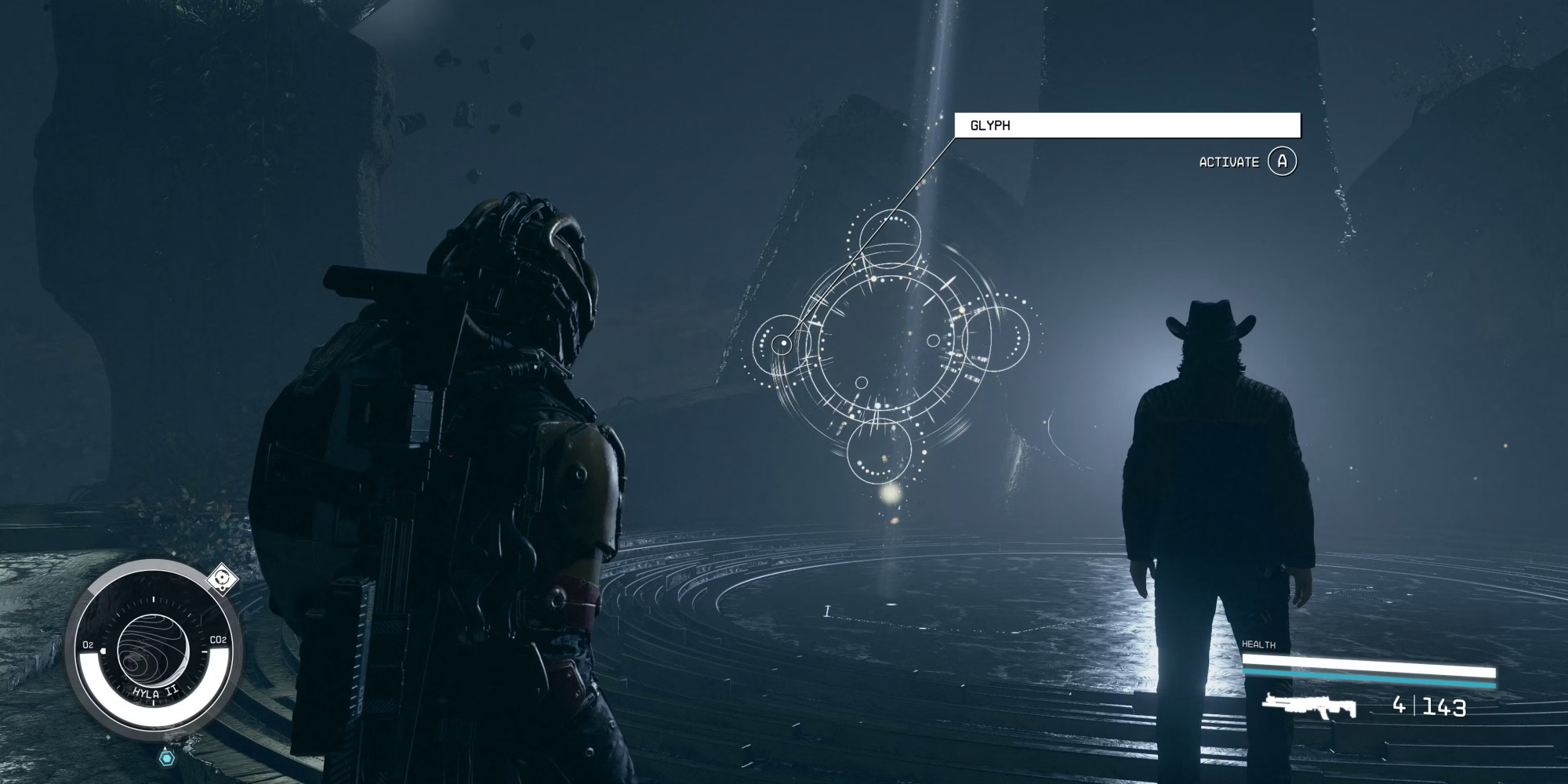Viewport: 1568px width, 784px height.
Task: Click the Activate prompt text
Action: tap(1229, 162)
